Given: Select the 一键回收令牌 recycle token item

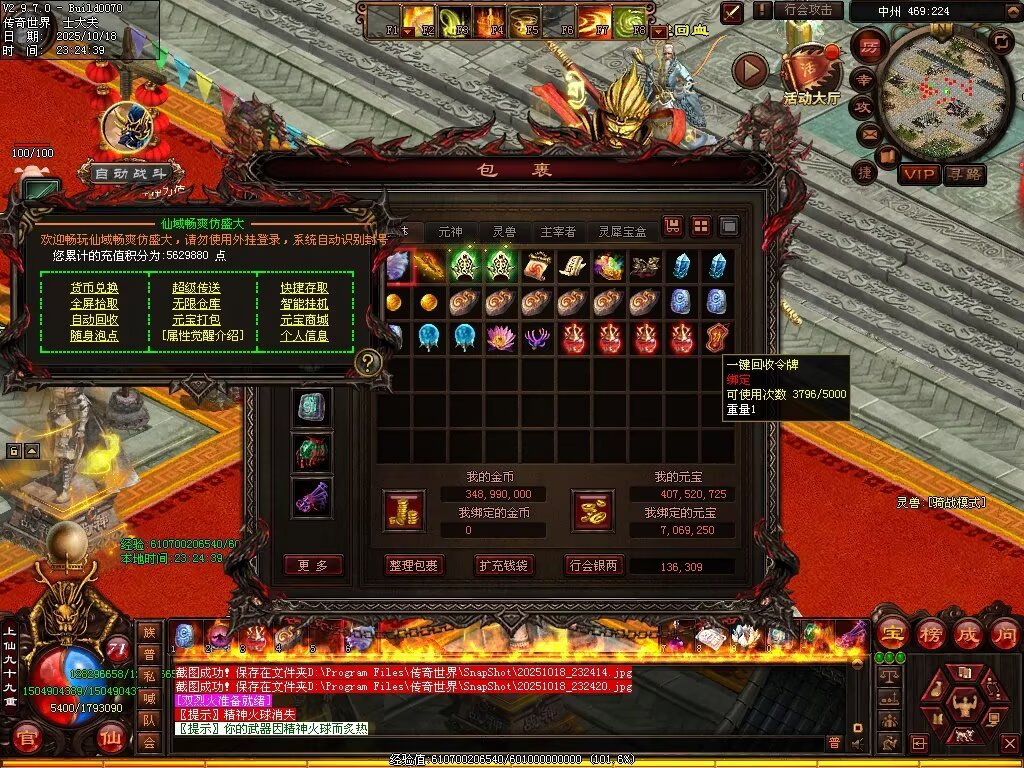Looking at the screenshot, I should point(717,337).
